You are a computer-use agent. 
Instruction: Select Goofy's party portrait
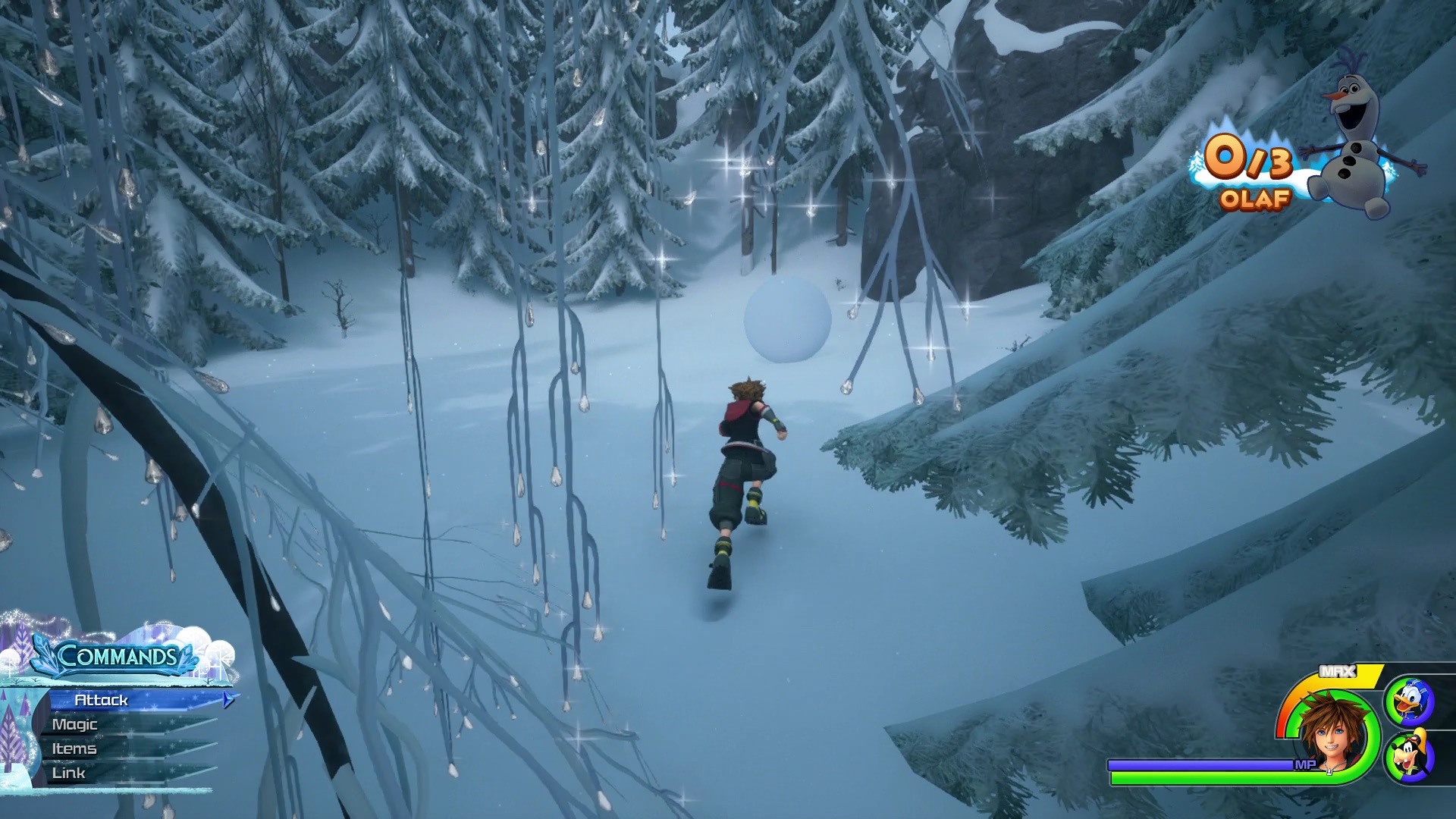click(1409, 756)
